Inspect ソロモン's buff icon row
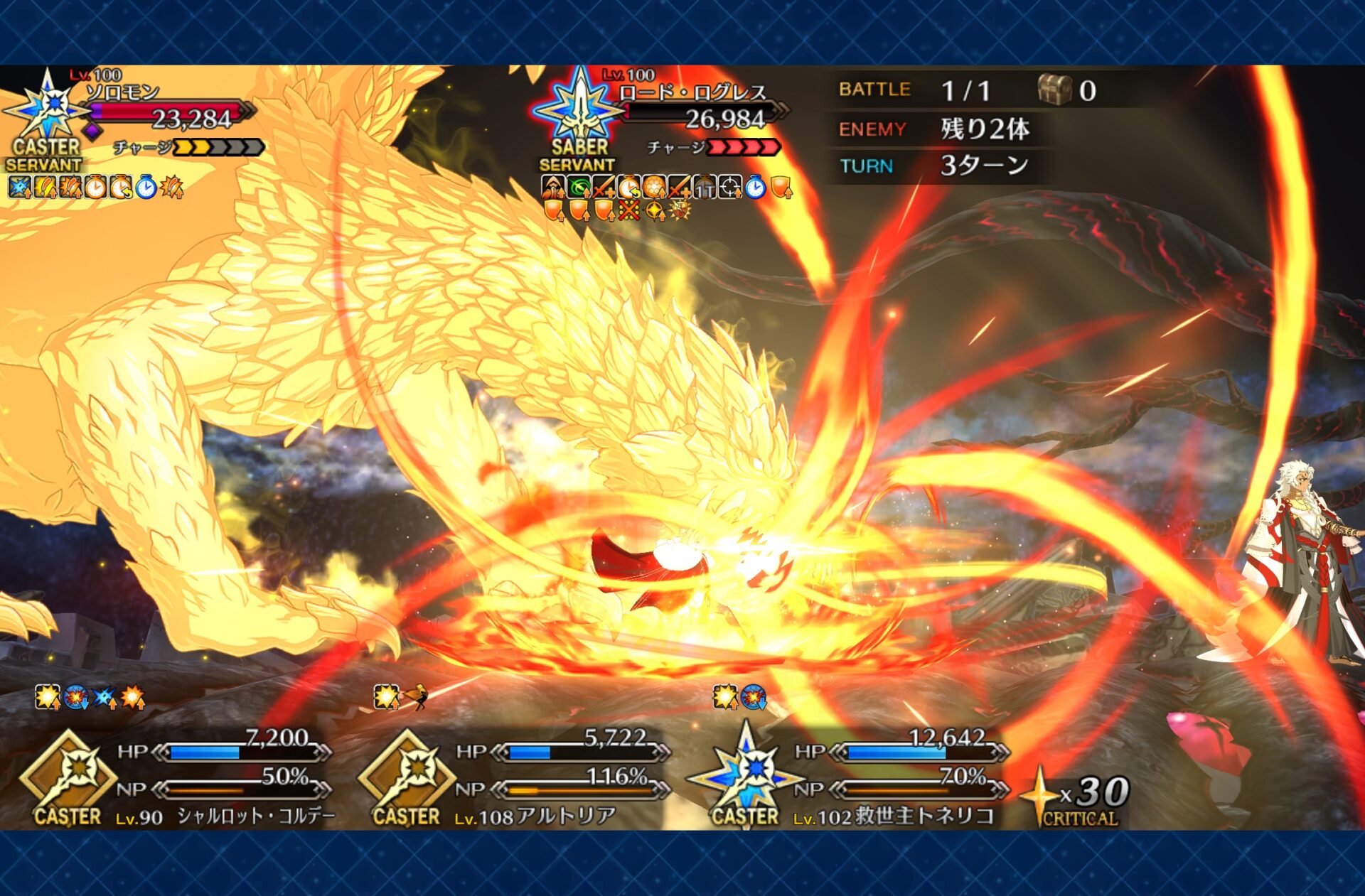Image resolution: width=1365 pixels, height=896 pixels. click(96, 188)
